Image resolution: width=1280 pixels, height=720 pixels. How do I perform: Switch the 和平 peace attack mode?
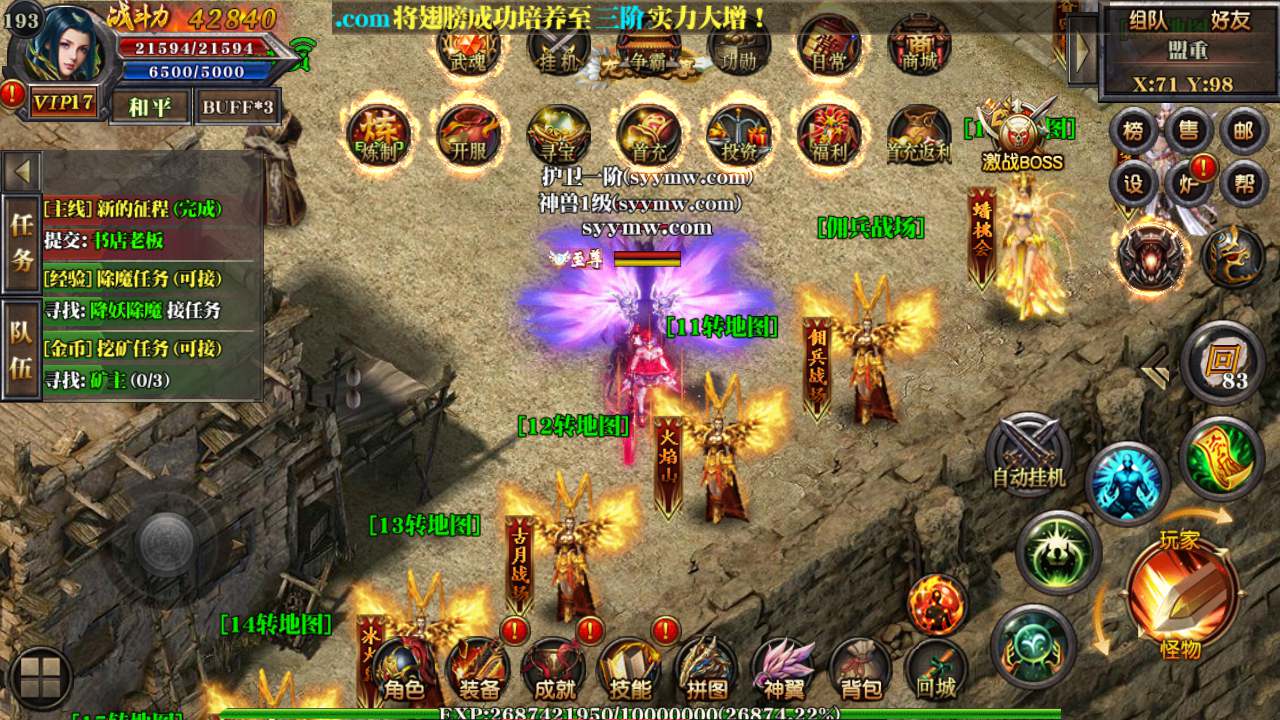[x=150, y=106]
